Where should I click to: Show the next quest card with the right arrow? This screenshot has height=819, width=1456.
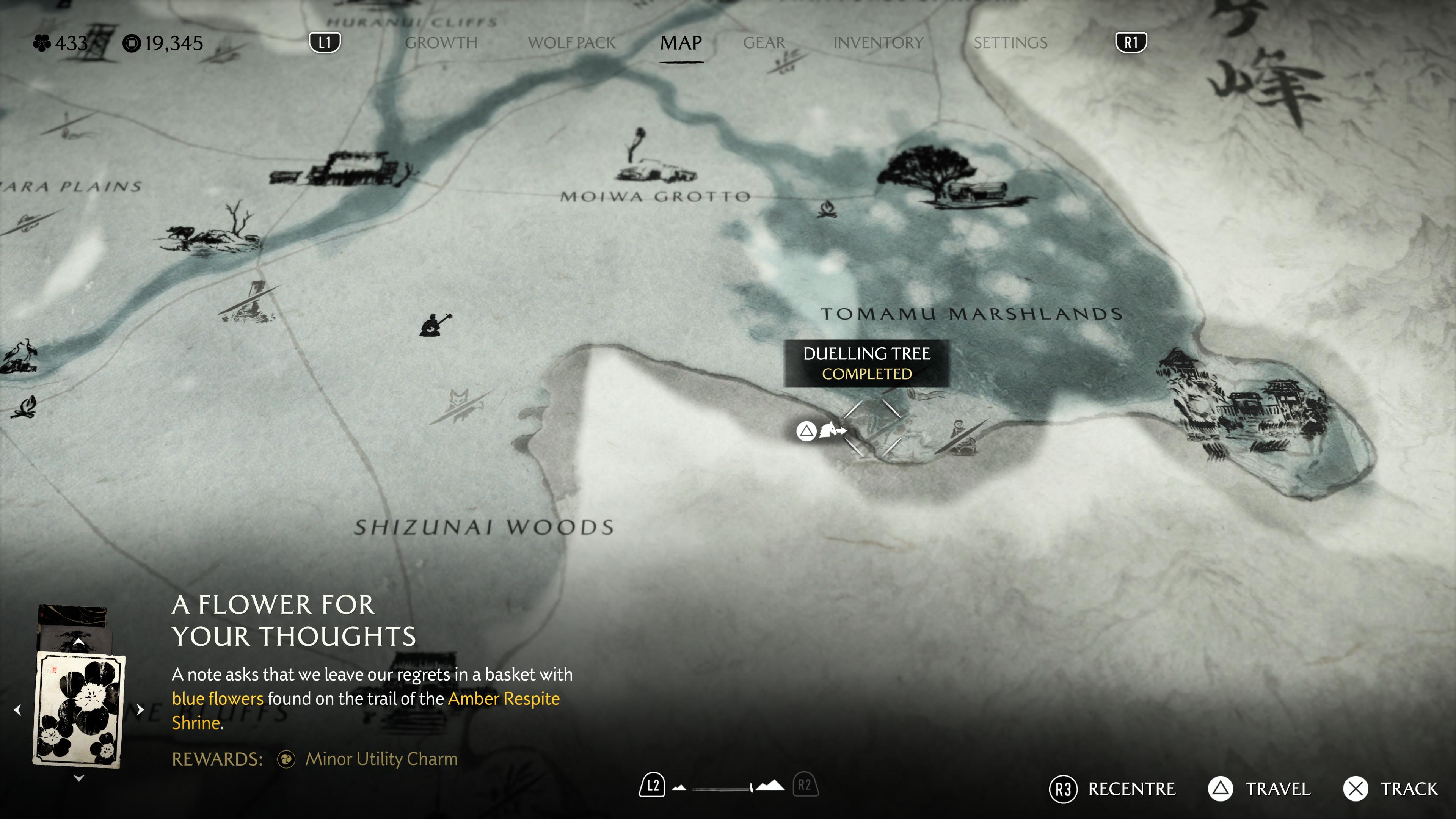tap(140, 710)
